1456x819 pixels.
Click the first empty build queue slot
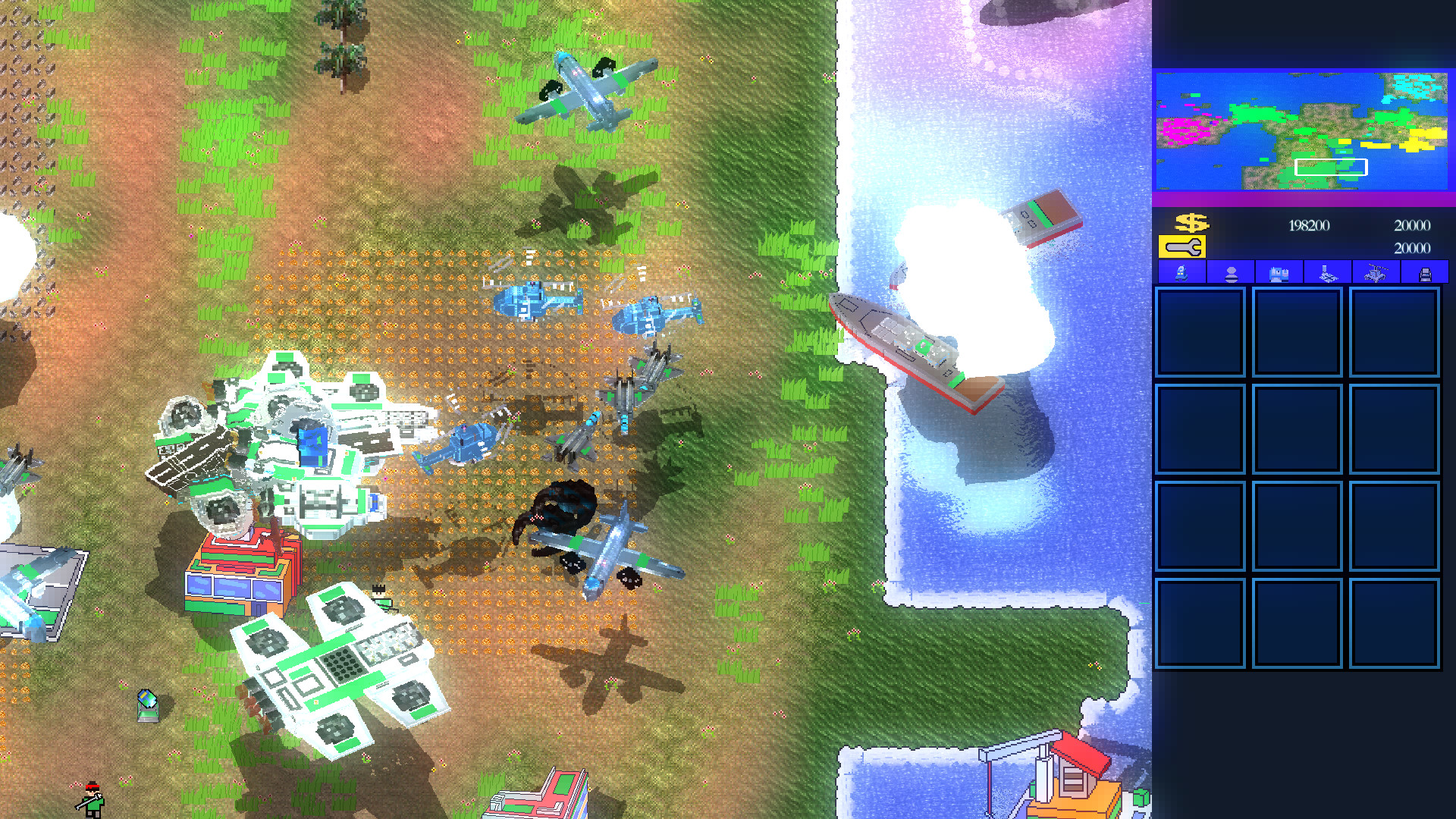point(1201,332)
